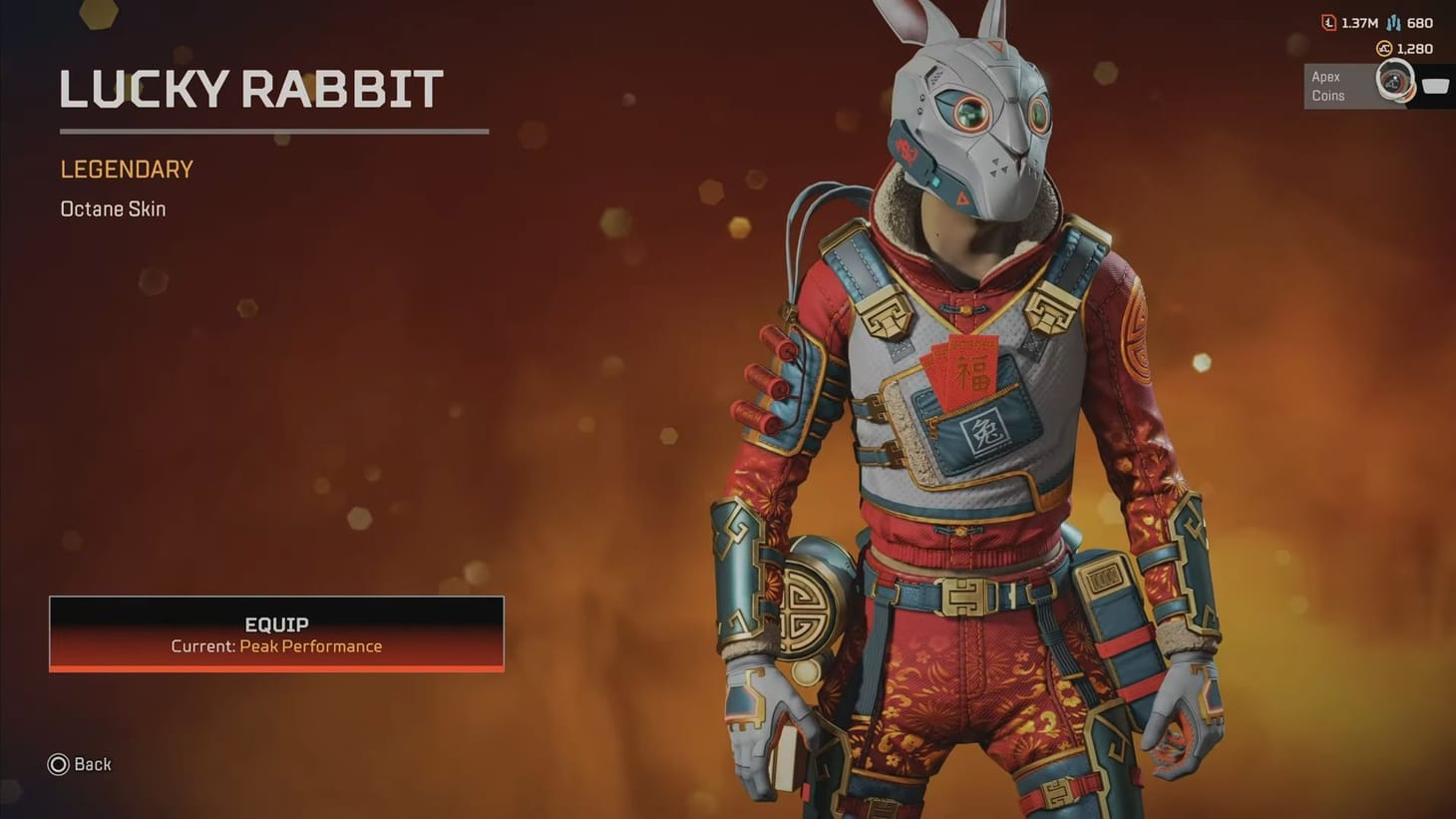This screenshot has width=1456, height=819.
Task: Click the 1,280 Apex Coins counter
Action: [1416, 48]
